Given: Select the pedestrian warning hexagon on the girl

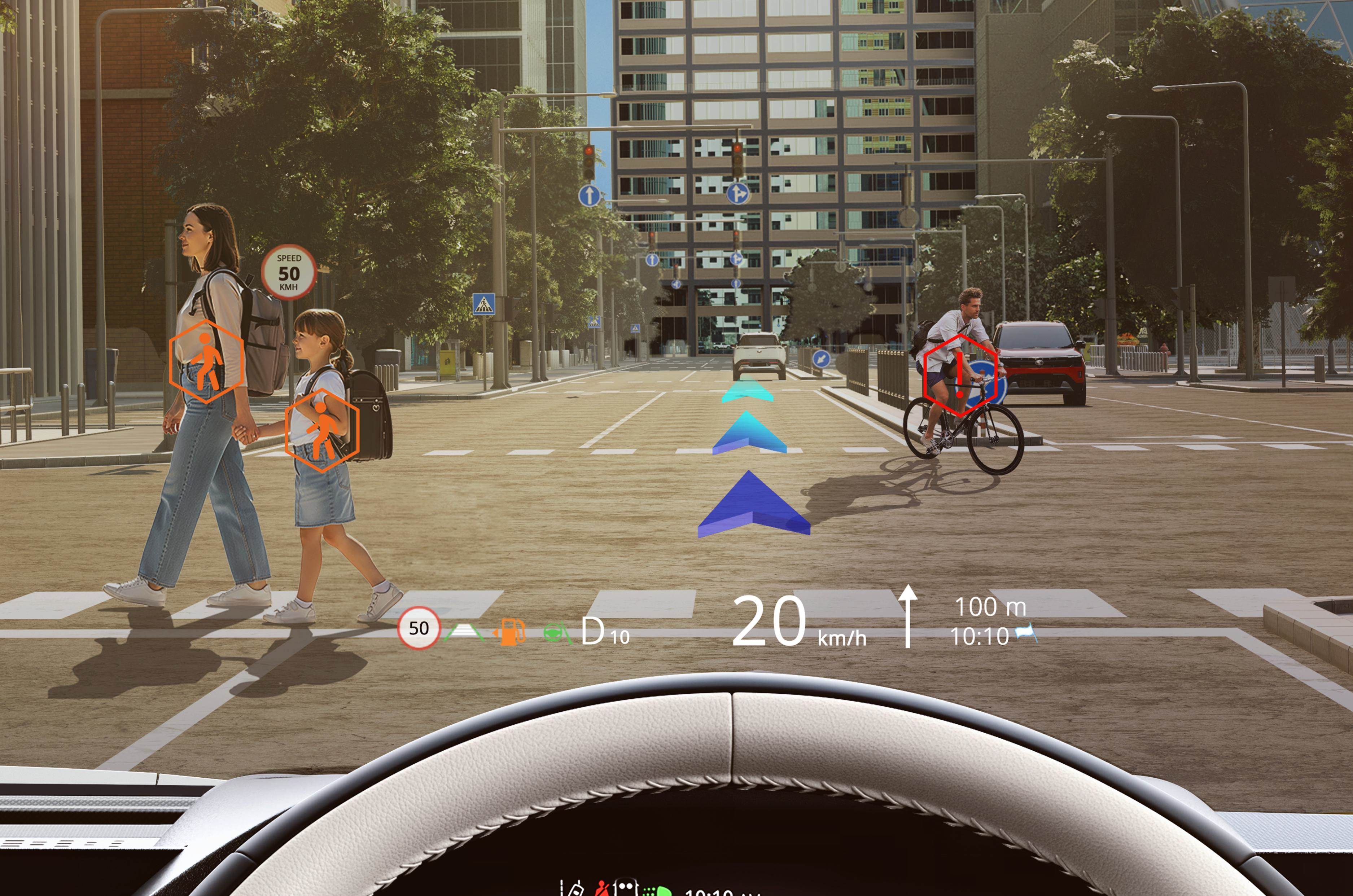Looking at the screenshot, I should [322, 430].
